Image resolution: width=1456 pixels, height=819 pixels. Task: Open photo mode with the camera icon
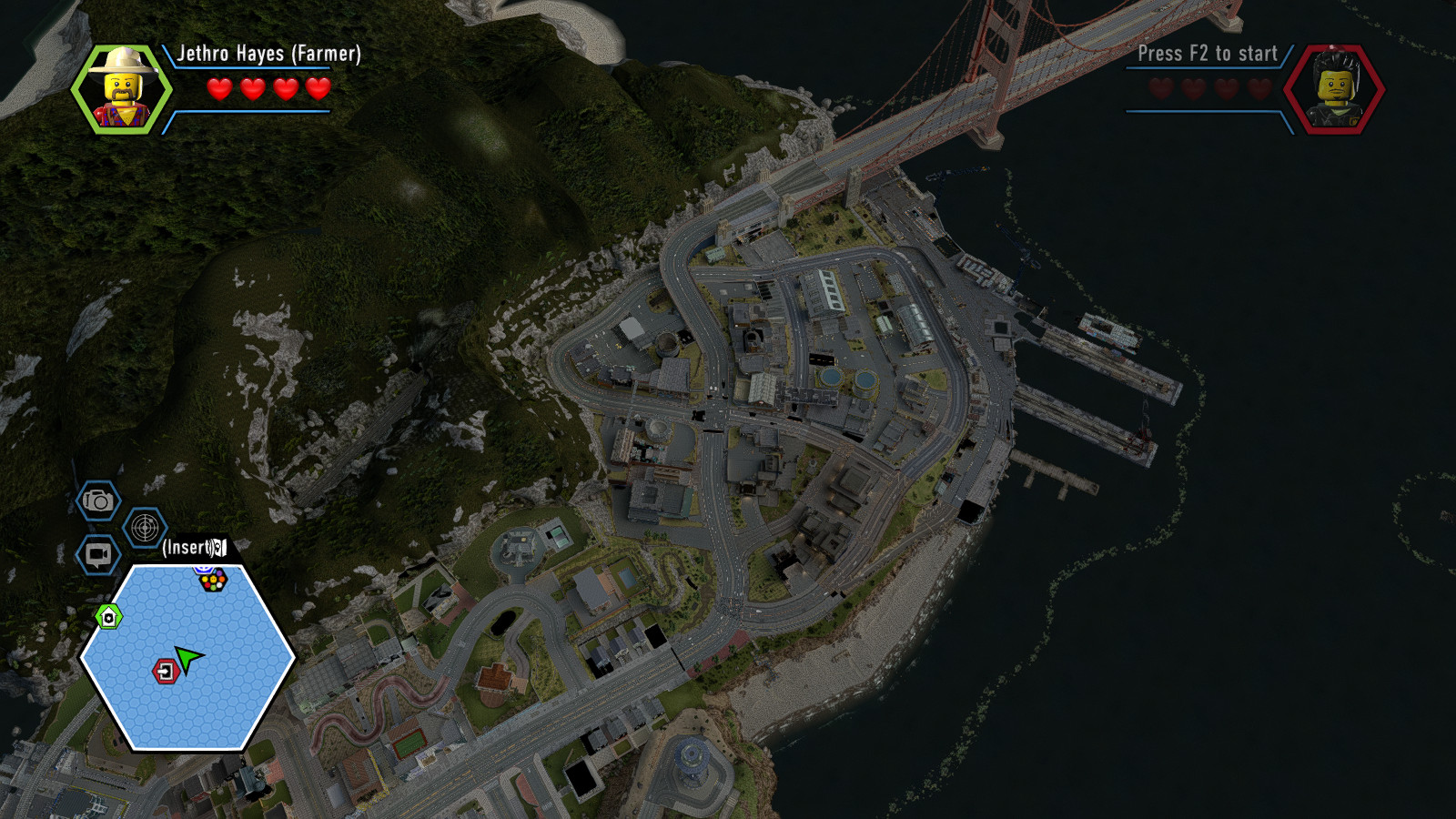pyautogui.click(x=97, y=501)
